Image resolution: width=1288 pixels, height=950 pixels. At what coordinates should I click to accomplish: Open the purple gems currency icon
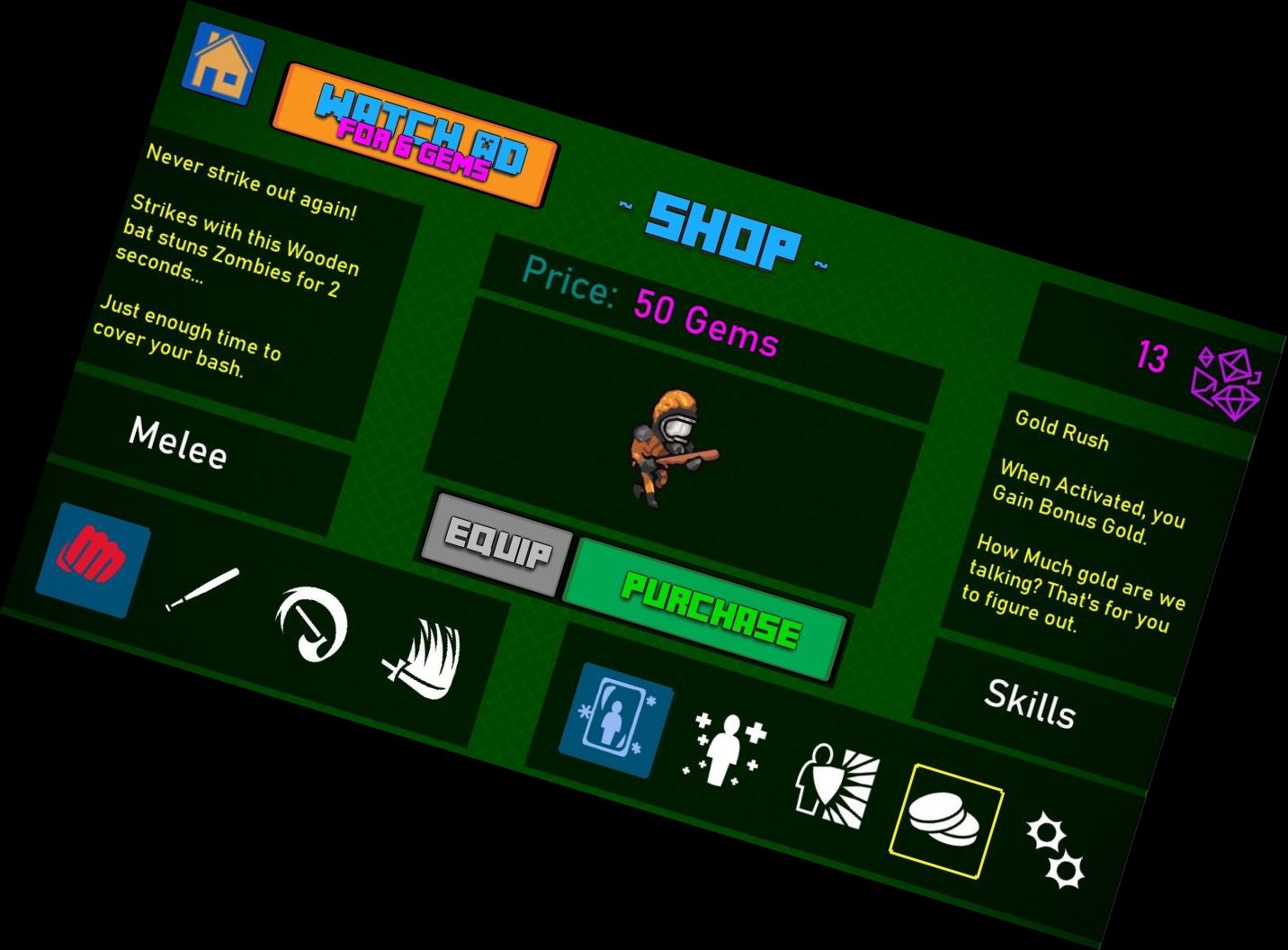1226,381
